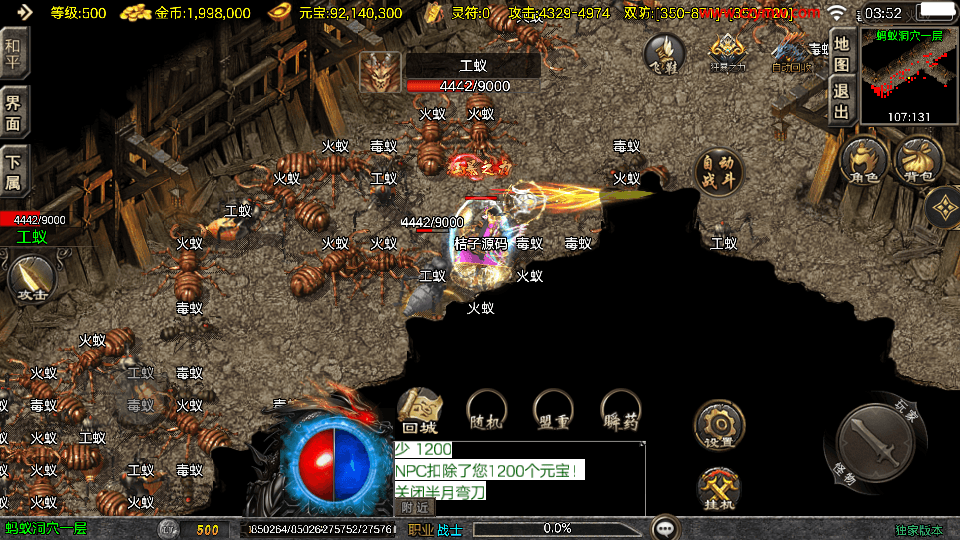
Task: Use the 飞鞋 flying shoes icon
Action: click(x=664, y=54)
